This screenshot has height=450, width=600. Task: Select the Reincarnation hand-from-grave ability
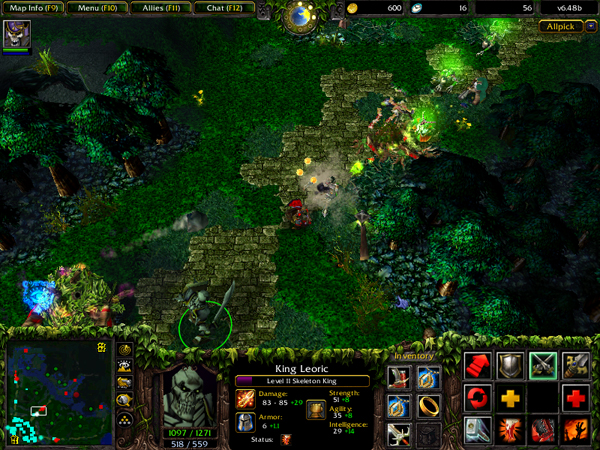click(576, 431)
